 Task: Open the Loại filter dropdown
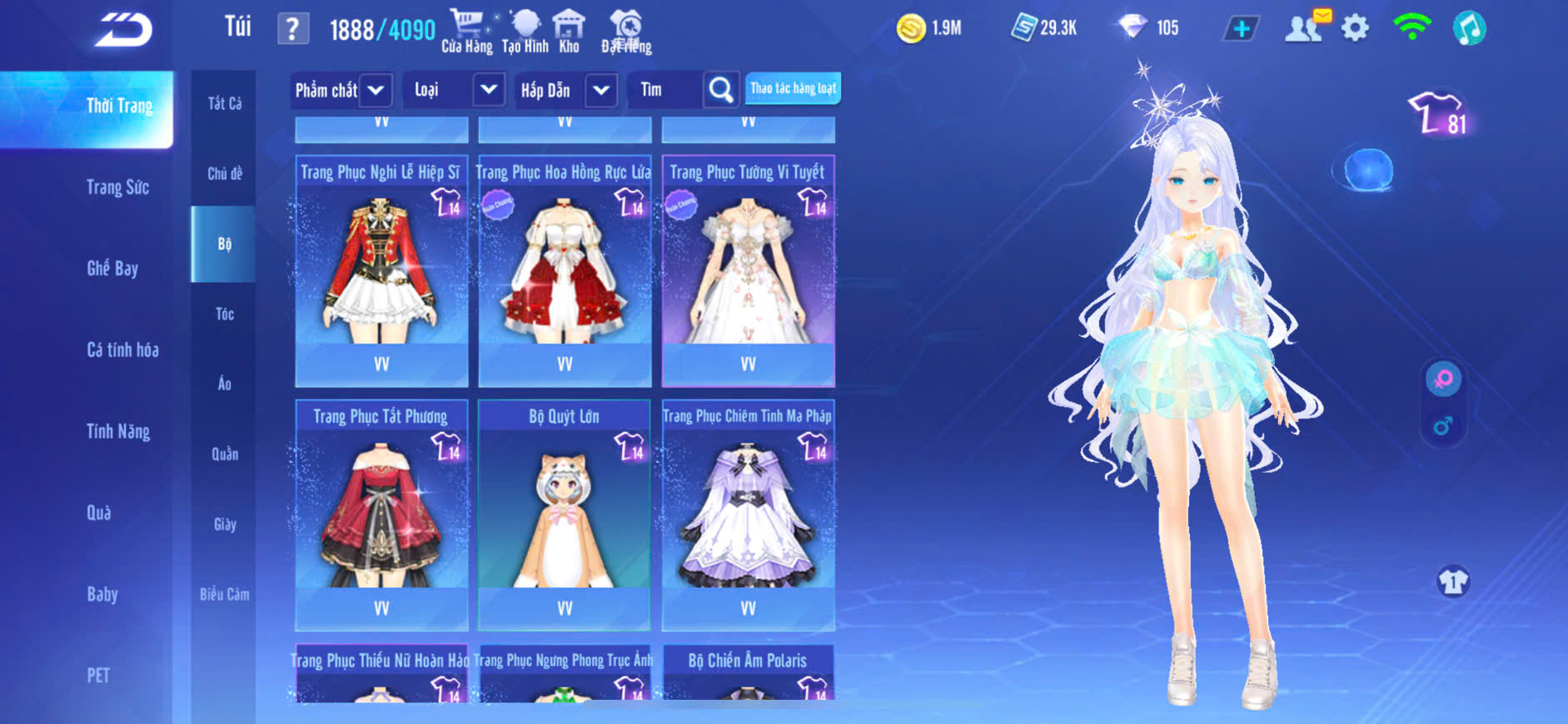point(489,90)
